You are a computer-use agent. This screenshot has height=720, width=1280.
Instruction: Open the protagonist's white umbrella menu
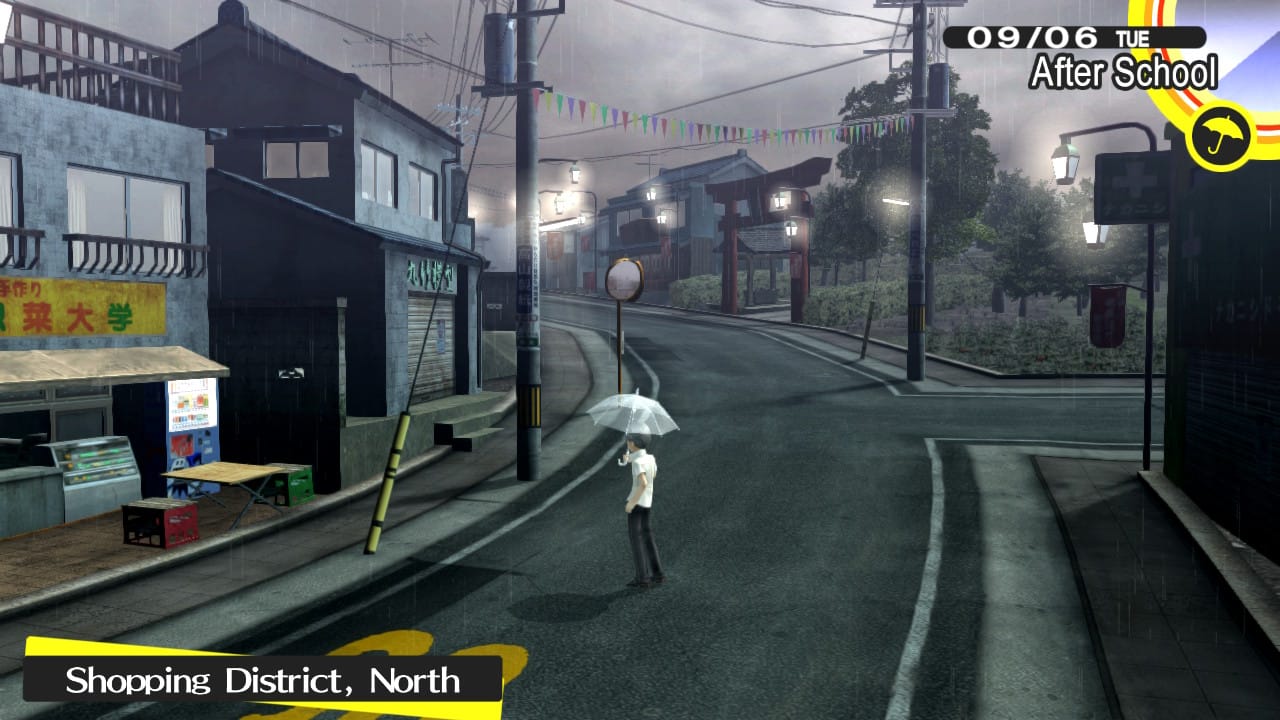637,413
